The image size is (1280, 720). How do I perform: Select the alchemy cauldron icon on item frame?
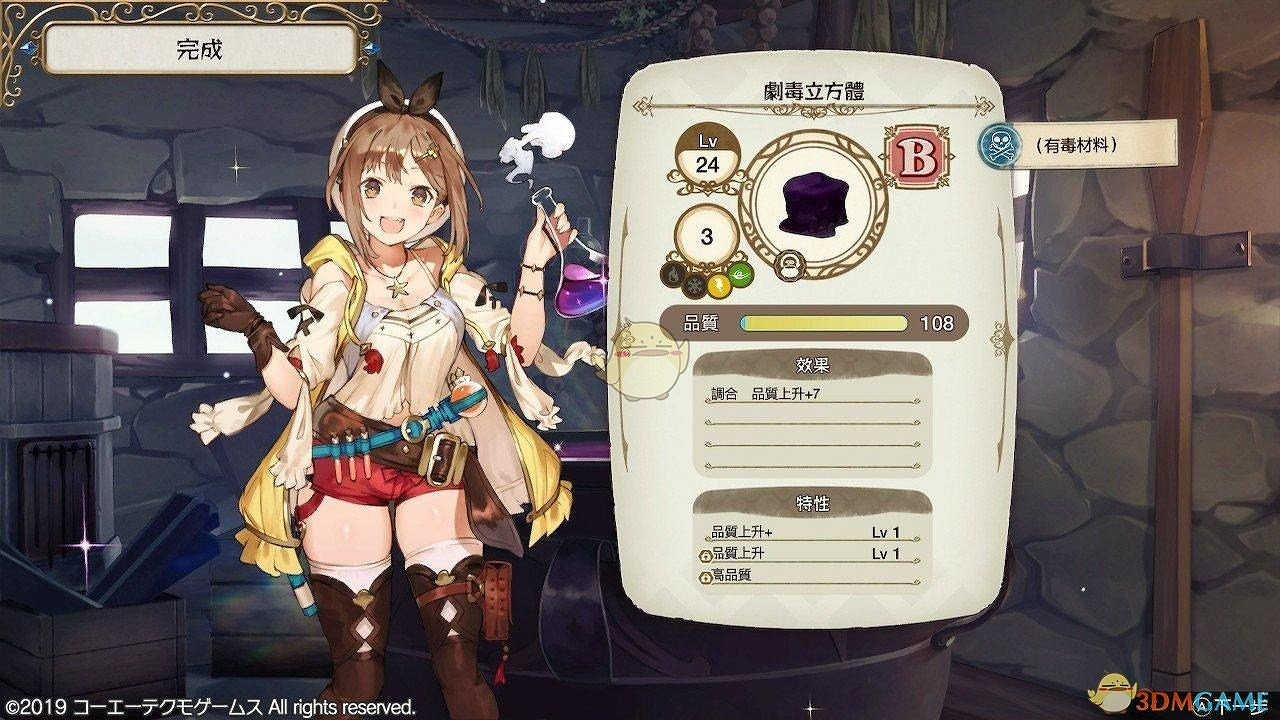click(x=789, y=265)
